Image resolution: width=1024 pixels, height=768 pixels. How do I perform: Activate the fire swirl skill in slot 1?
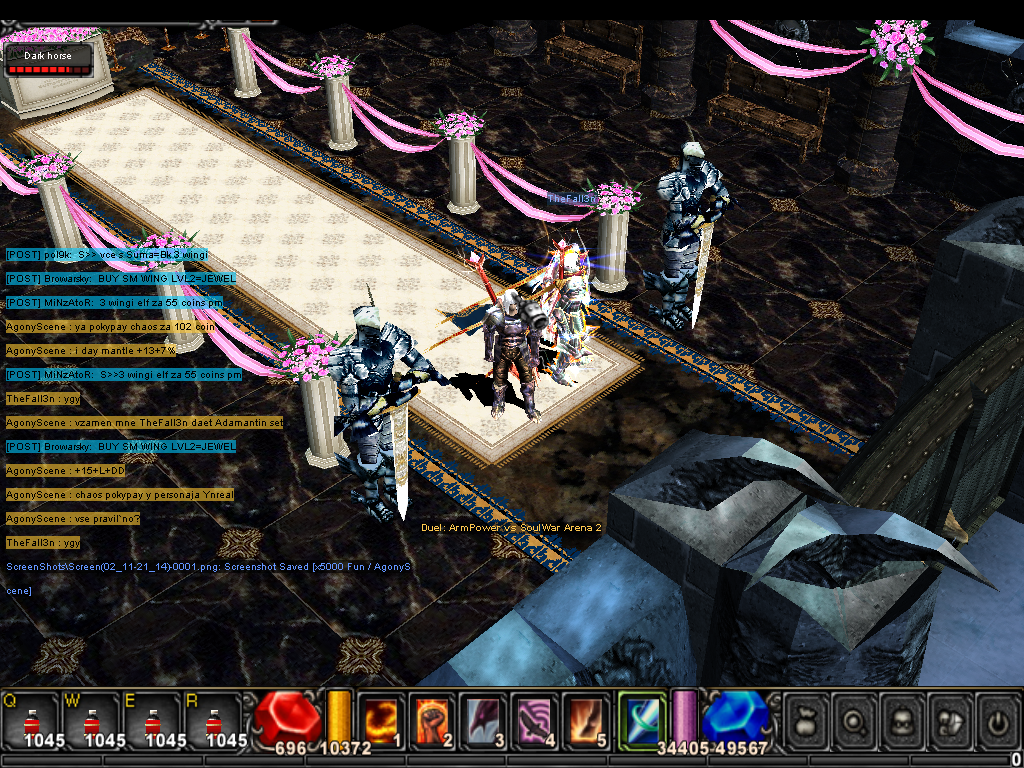tap(381, 719)
